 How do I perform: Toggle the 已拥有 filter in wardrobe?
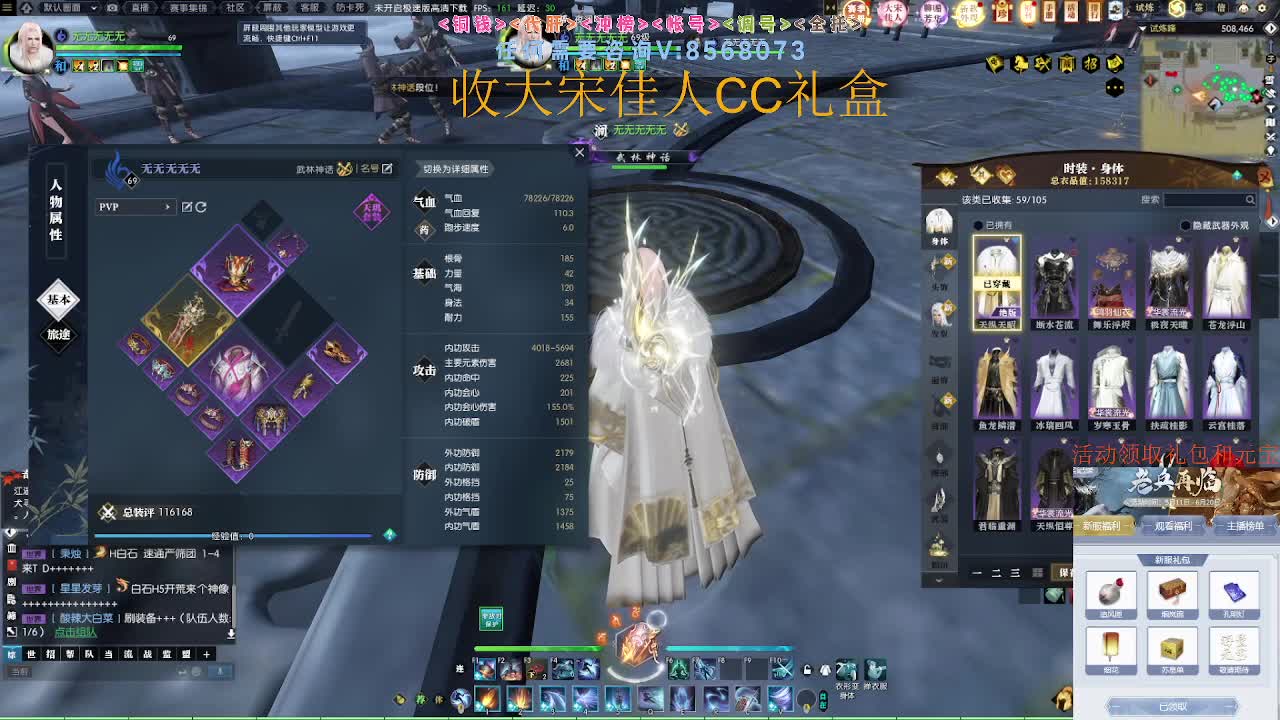point(978,224)
